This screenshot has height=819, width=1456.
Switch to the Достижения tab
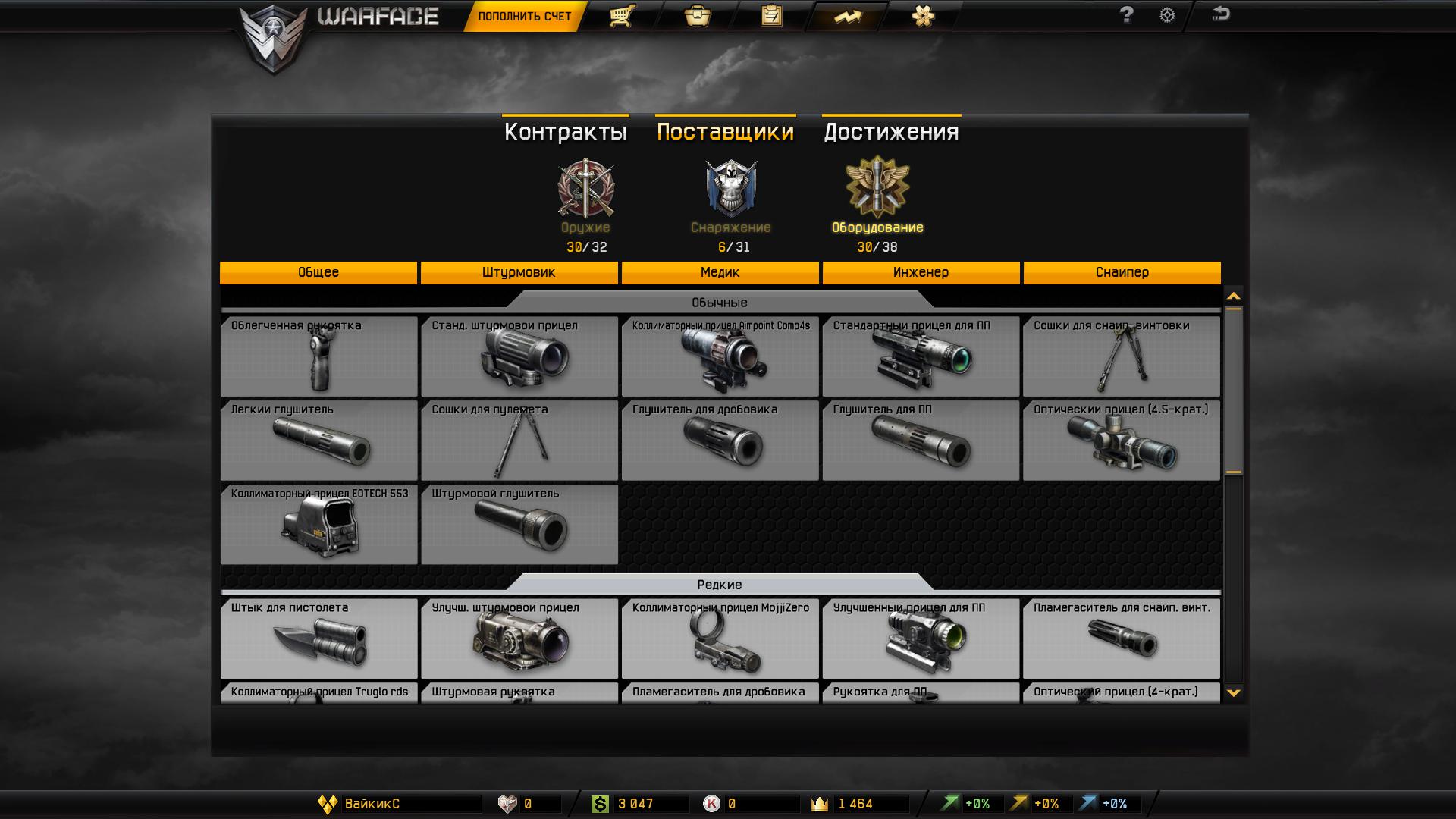[x=891, y=131]
